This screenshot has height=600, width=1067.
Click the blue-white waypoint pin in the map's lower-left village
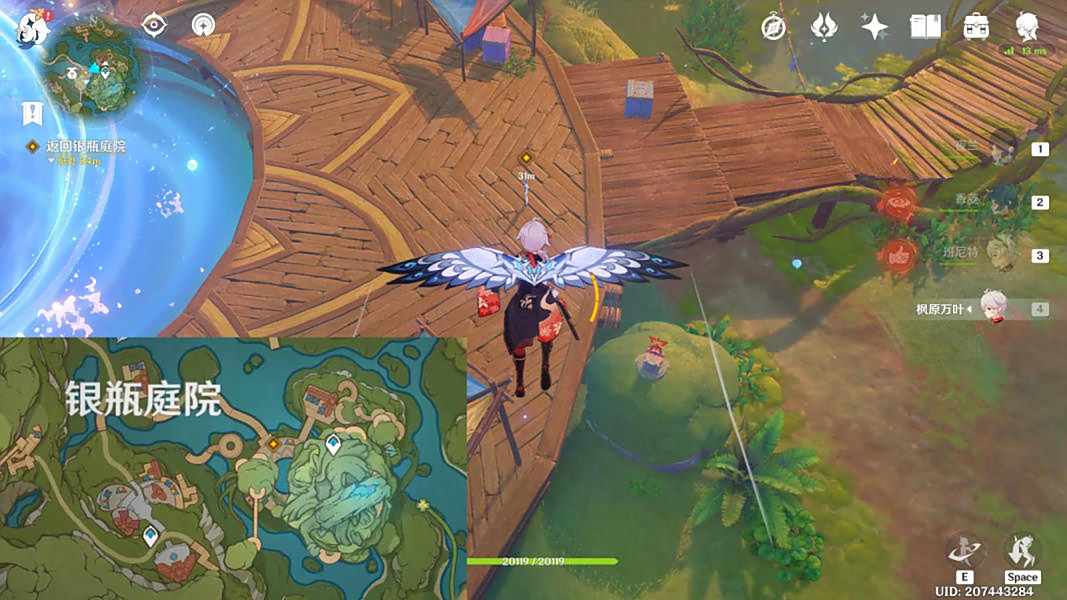[151, 536]
